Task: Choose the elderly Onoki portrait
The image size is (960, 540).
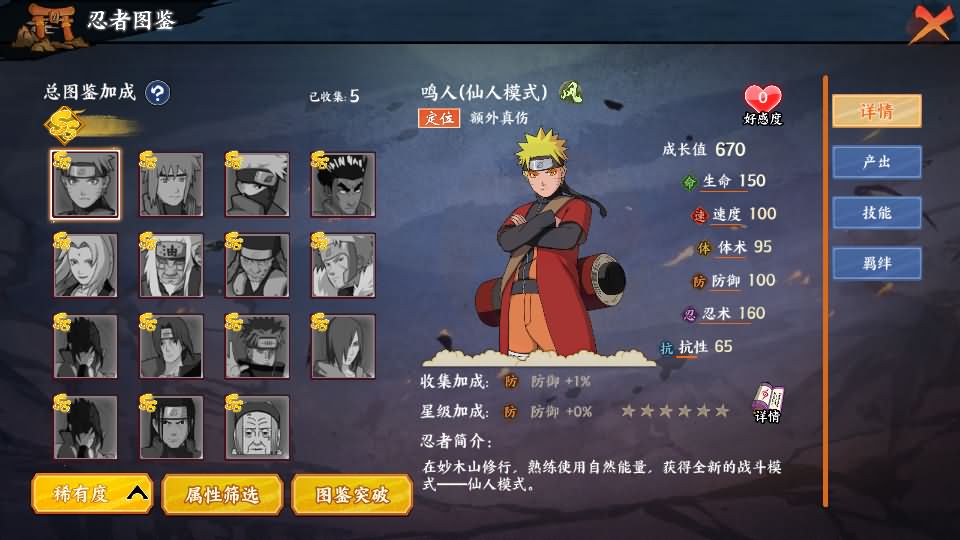Action: (257, 428)
